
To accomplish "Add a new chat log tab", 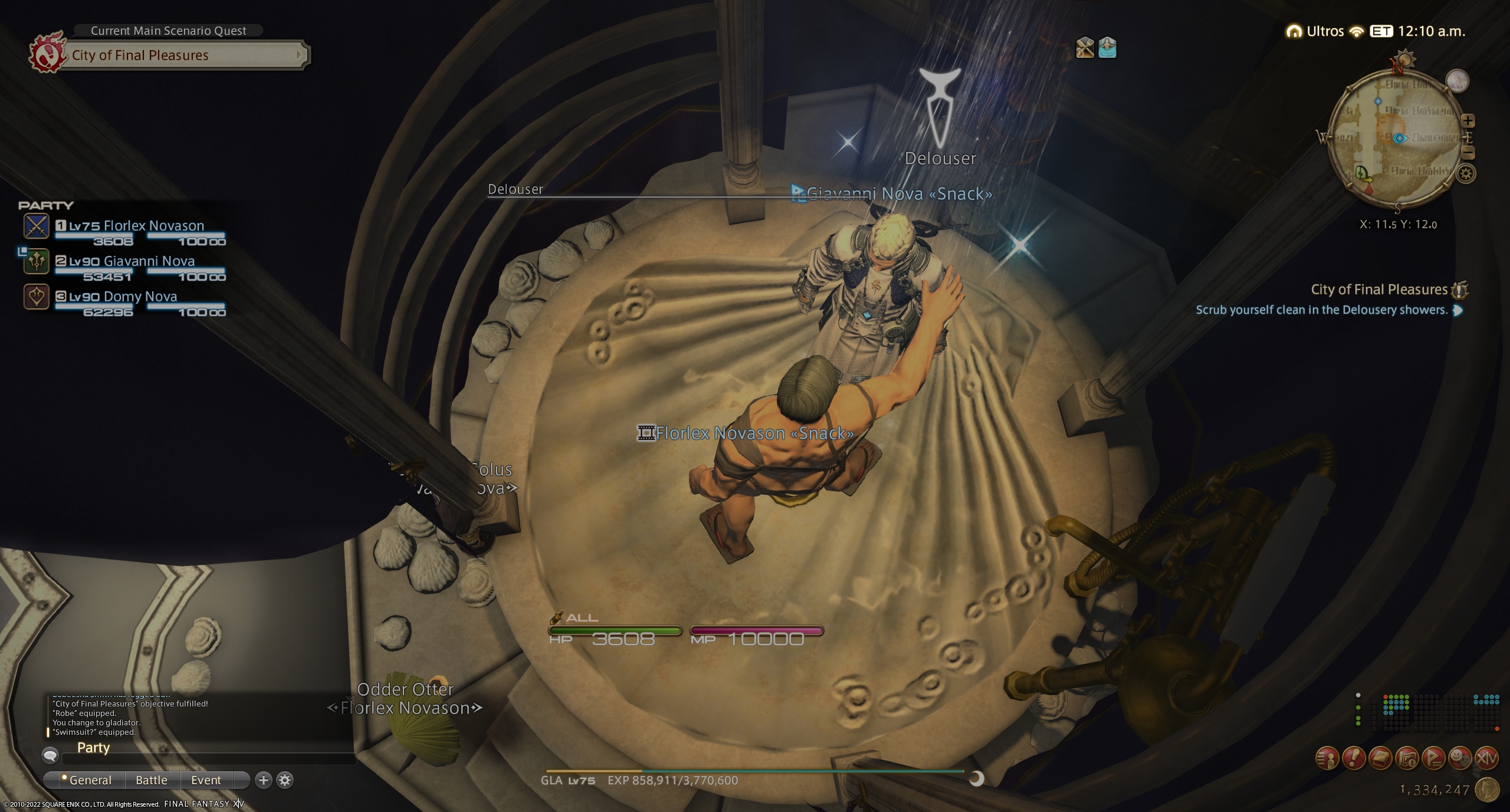I will coord(263,780).
